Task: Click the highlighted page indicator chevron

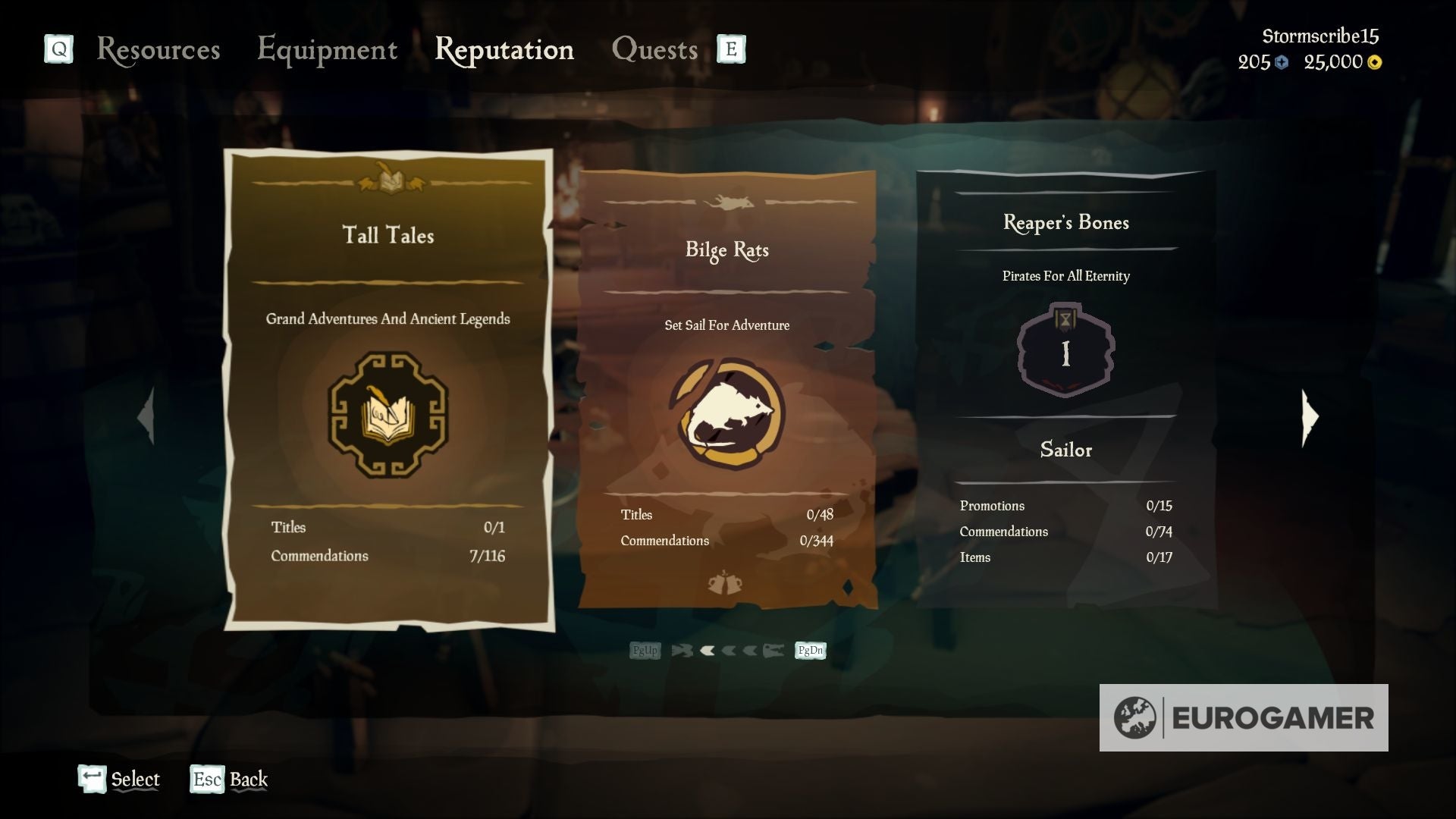Action: point(707,650)
